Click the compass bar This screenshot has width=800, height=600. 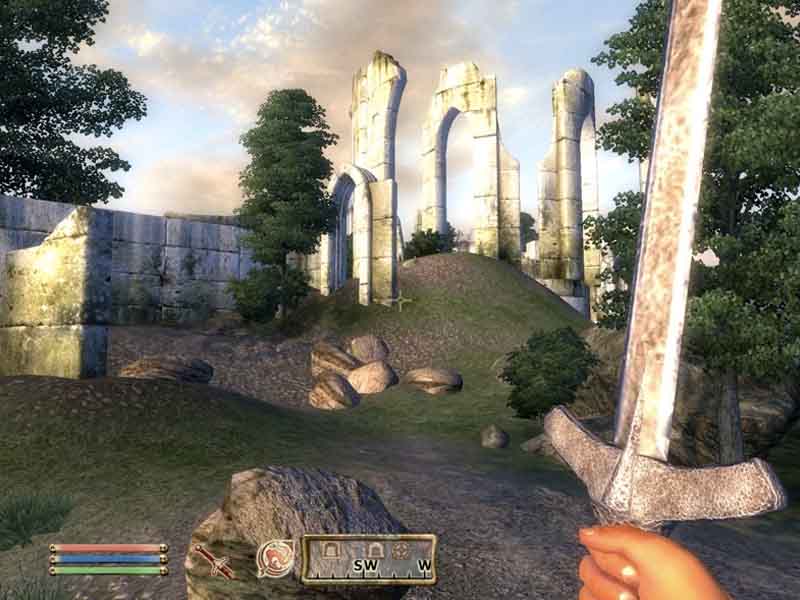pyautogui.click(x=369, y=559)
